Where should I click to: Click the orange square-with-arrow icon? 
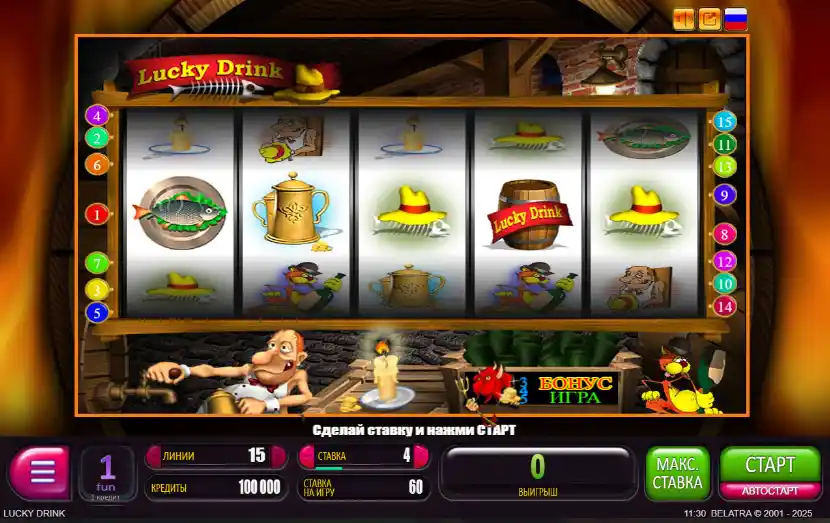tap(710, 19)
